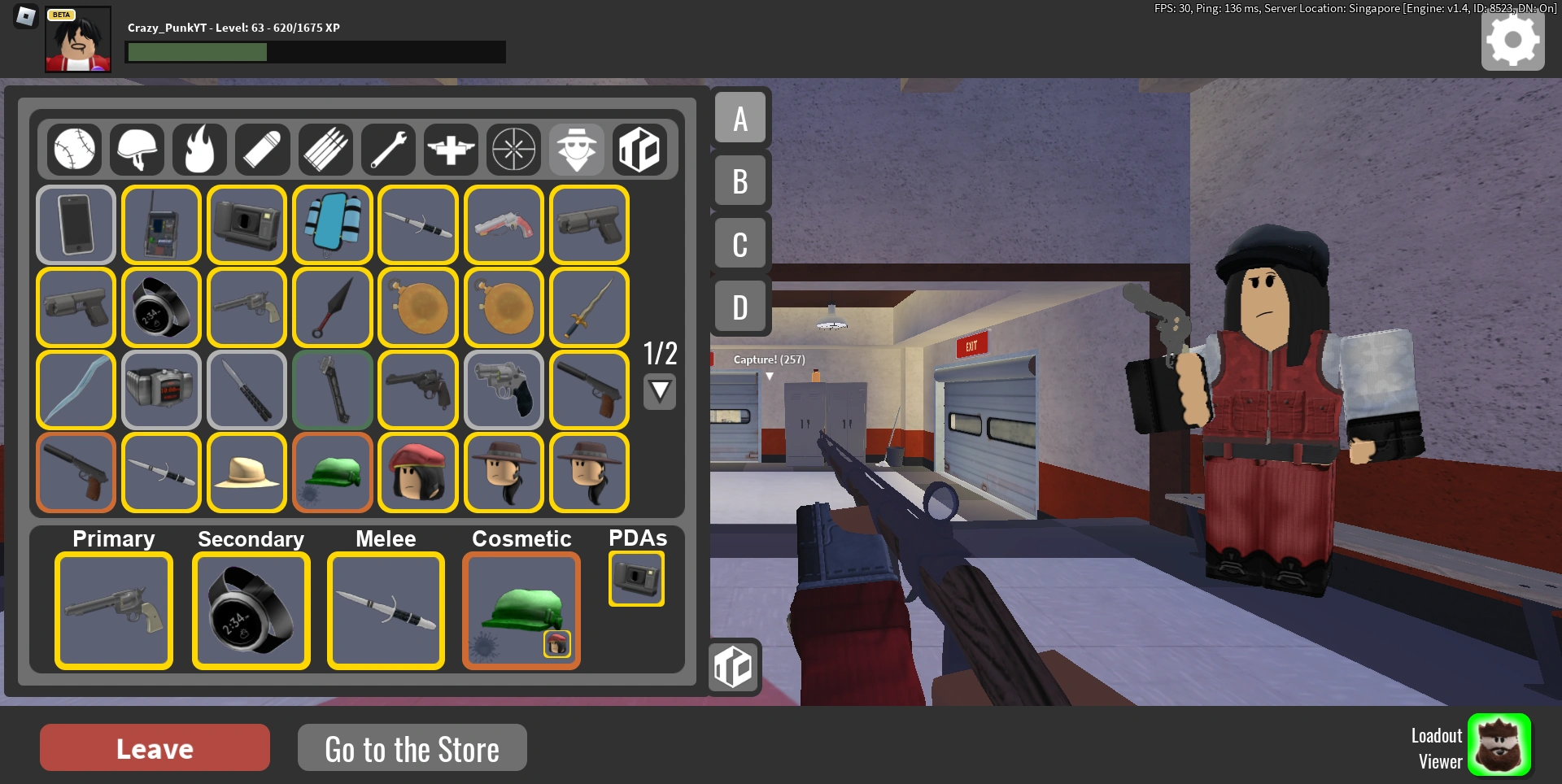Select the equipped Secondary watch slot
The height and width of the screenshot is (784, 1562).
click(x=251, y=611)
